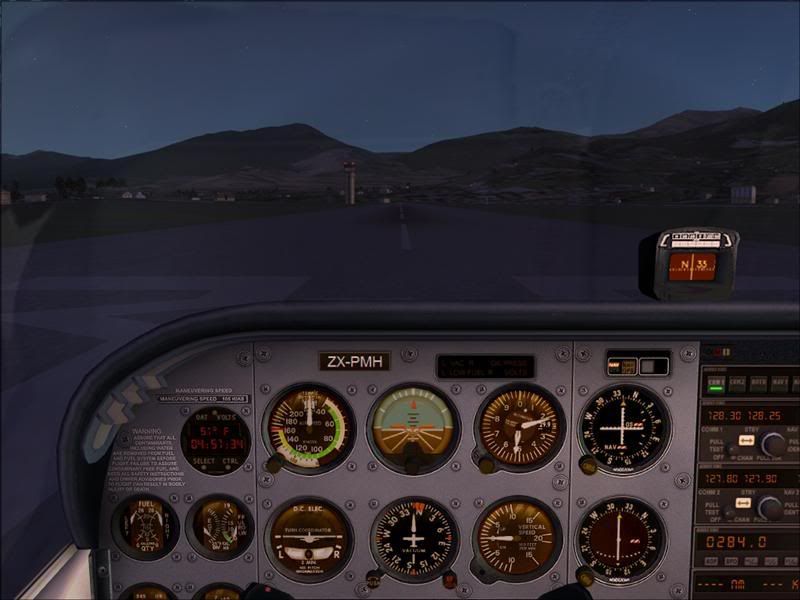Click the COMM 2 frequency tuning knob
Viewport: 800px width, 600px height.
[770, 508]
